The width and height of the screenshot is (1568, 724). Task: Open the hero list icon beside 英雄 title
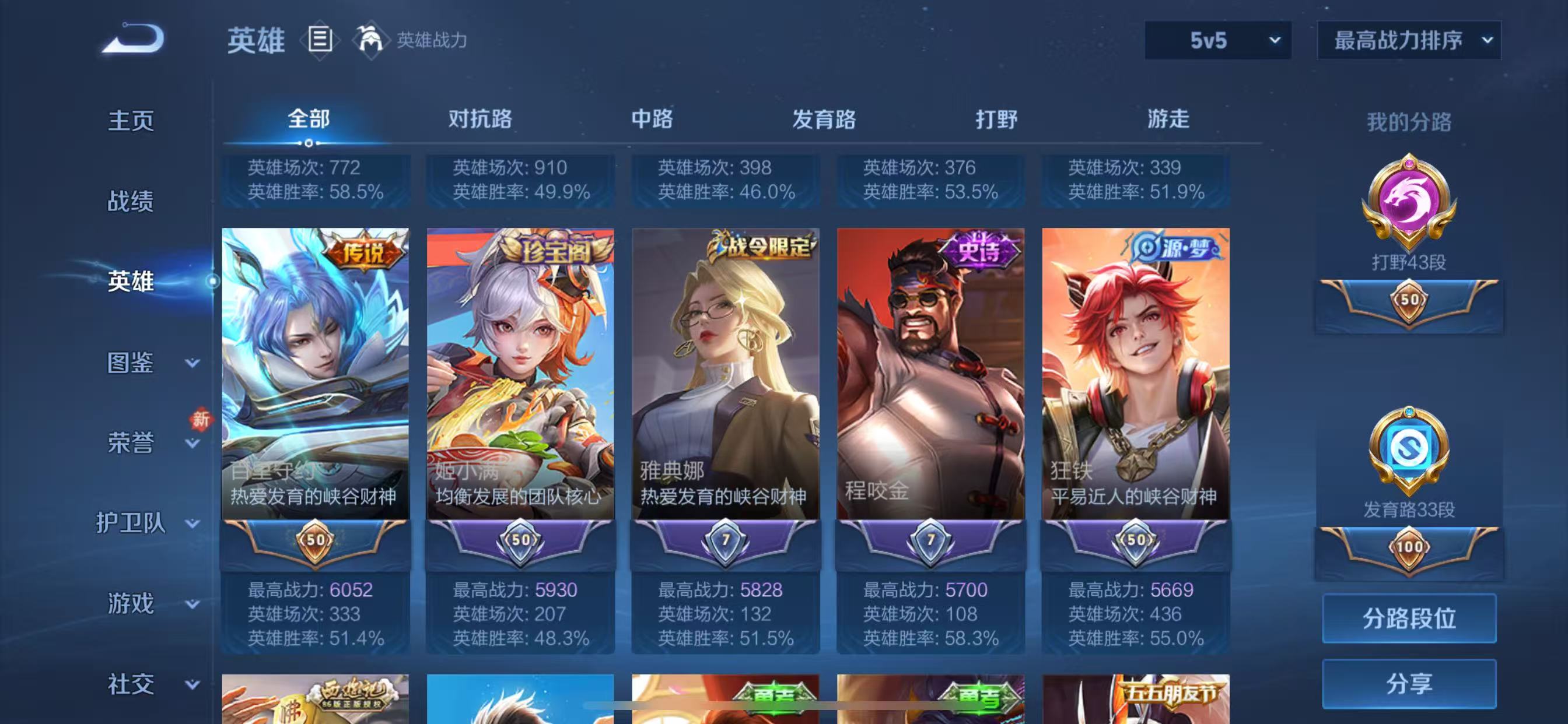click(319, 40)
